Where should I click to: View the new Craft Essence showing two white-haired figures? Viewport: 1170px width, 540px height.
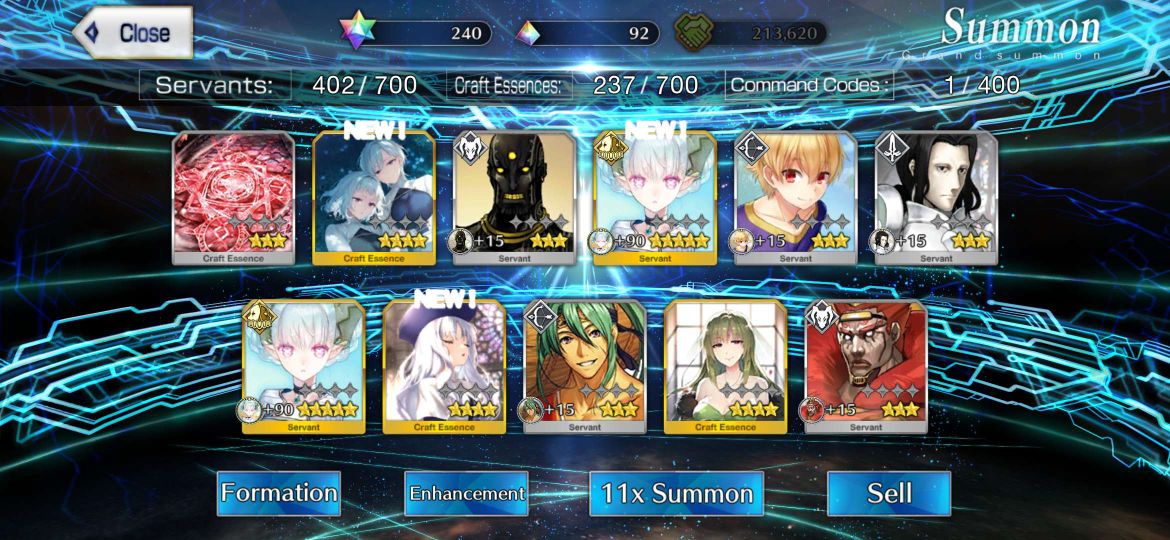pos(374,197)
